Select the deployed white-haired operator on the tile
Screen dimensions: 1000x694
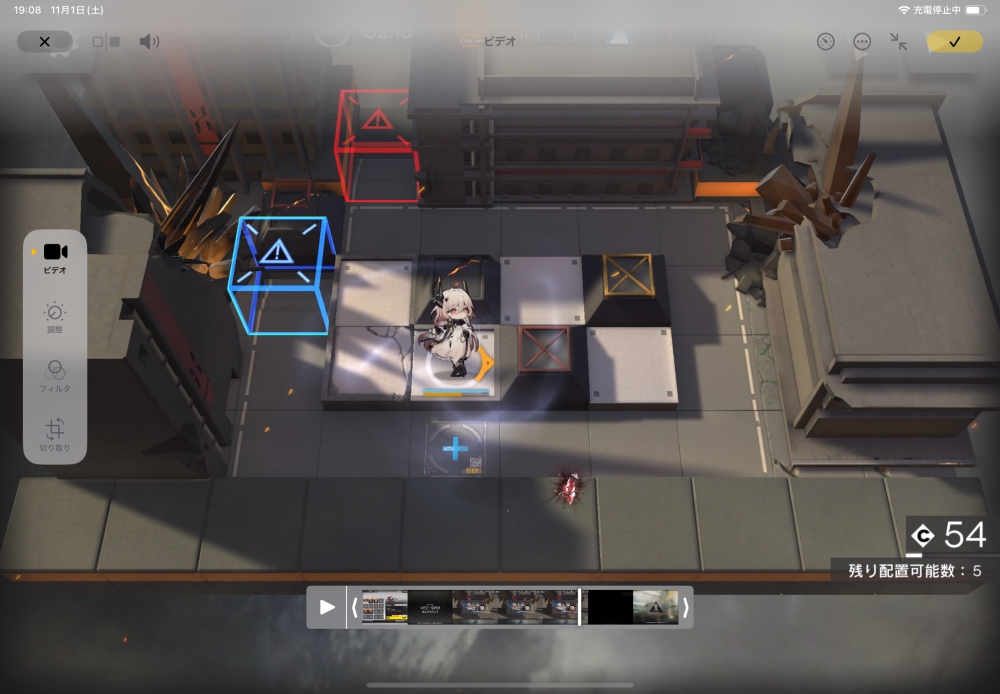pos(455,340)
